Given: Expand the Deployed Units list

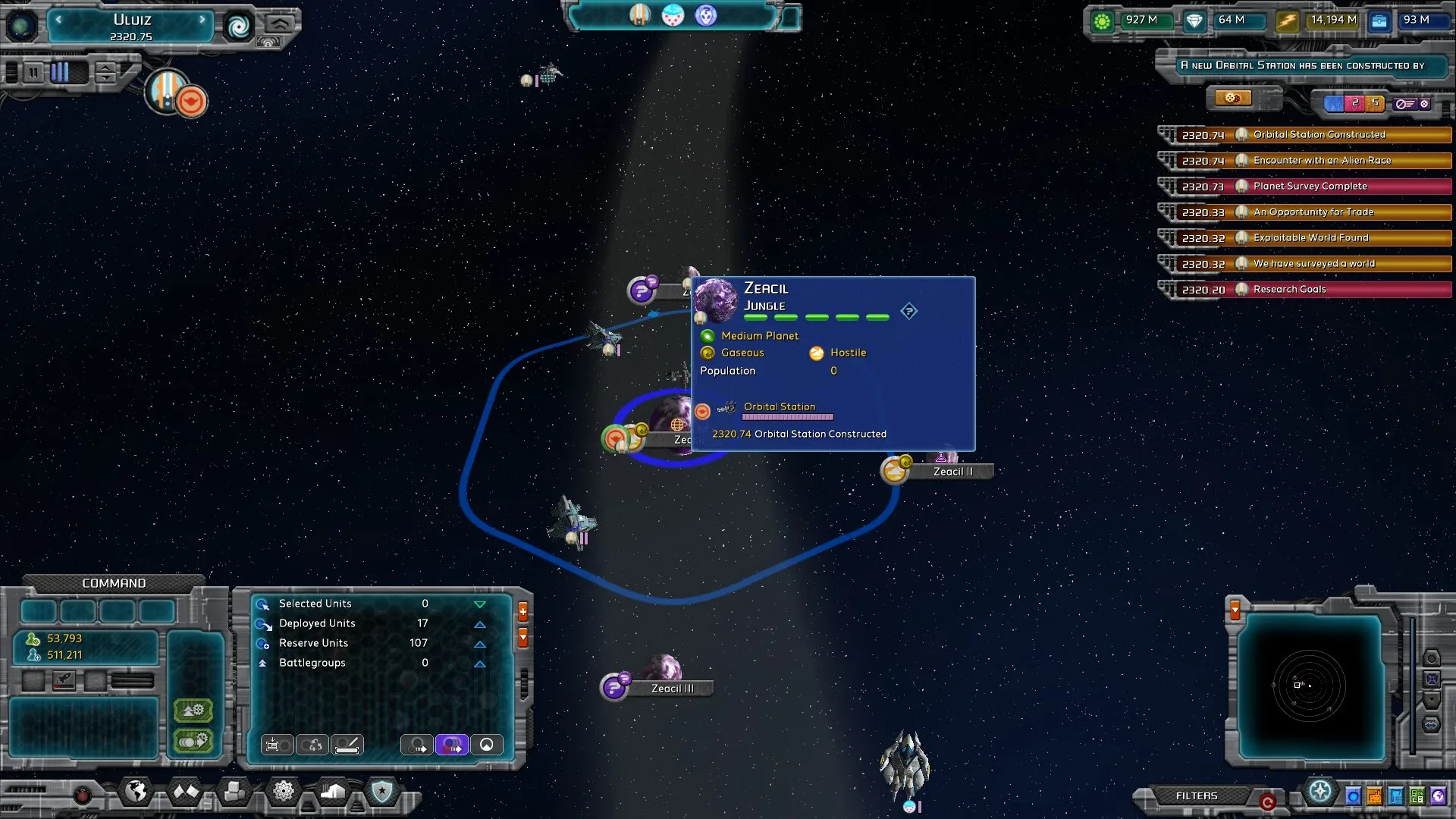Looking at the screenshot, I should [479, 624].
